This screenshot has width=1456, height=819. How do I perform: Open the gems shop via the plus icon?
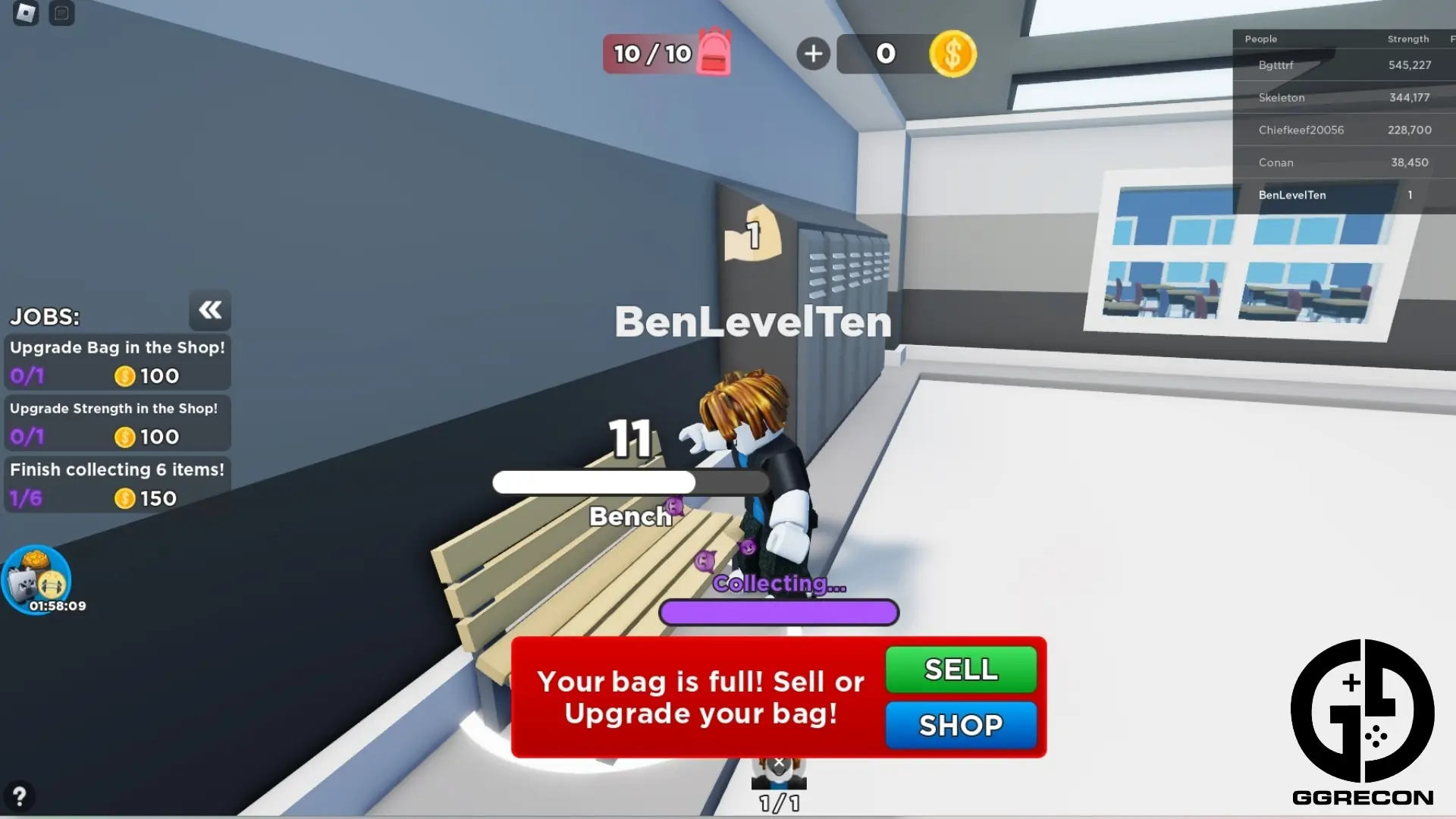[x=813, y=53]
